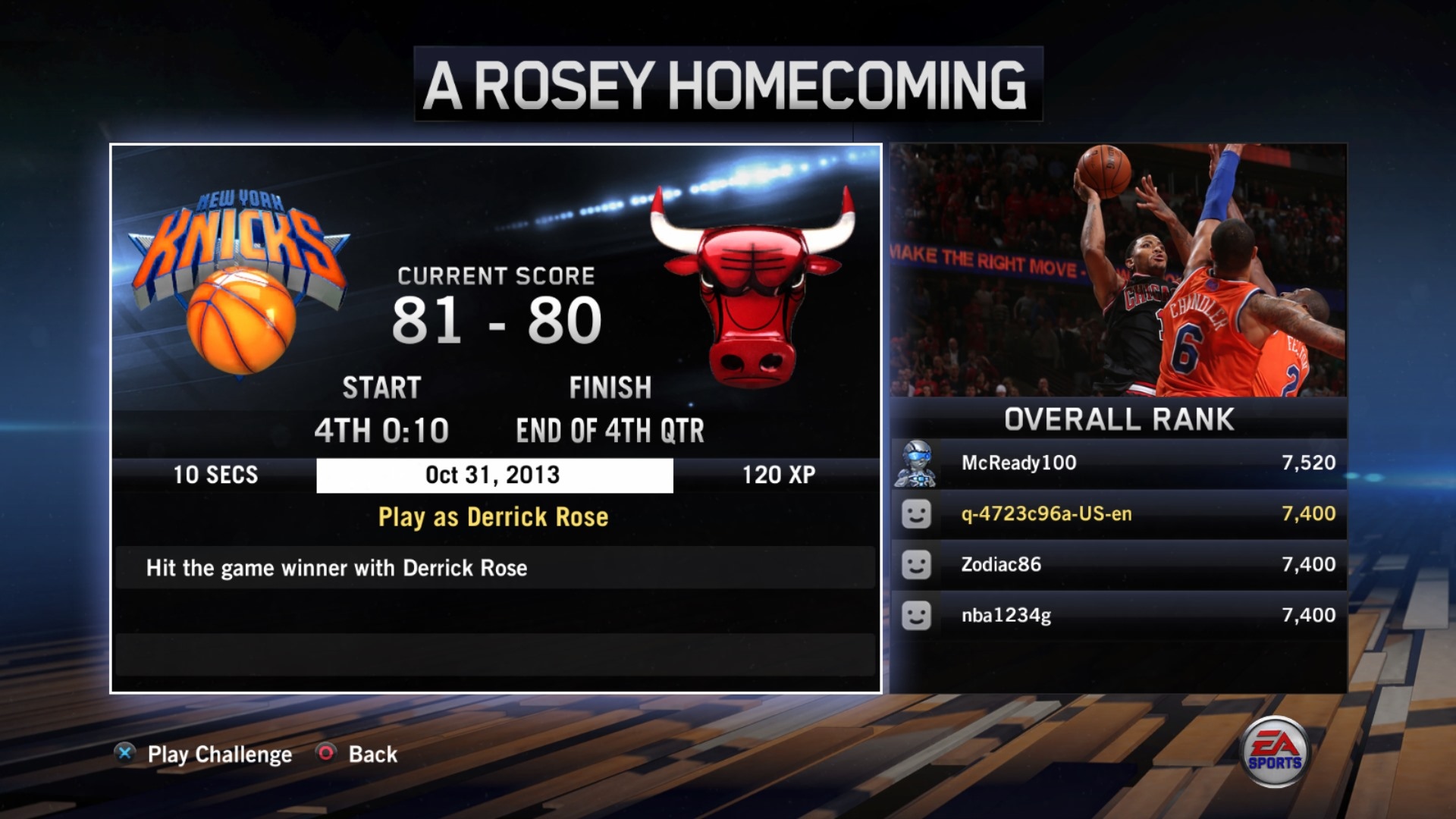Pick the nba1234g ranking row
Screen dimensions: 1456x819
1118,615
